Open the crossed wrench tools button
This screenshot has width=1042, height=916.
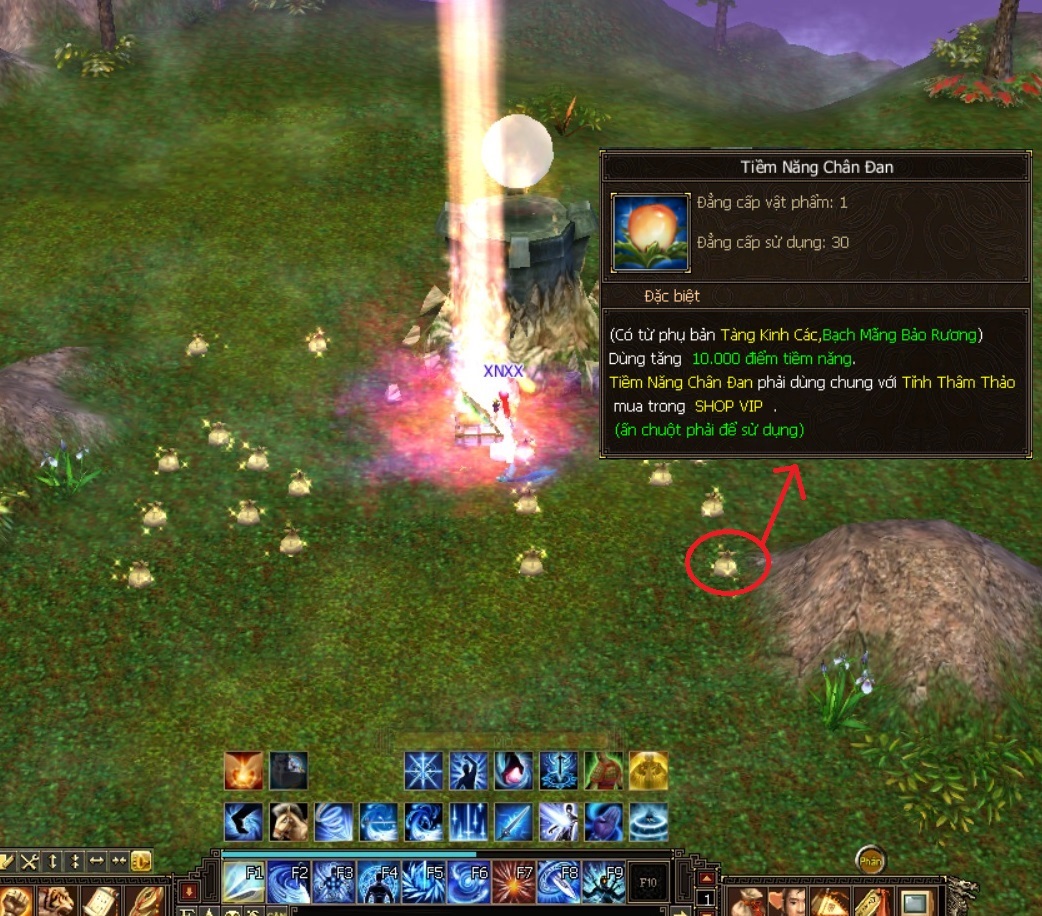pos(30,860)
